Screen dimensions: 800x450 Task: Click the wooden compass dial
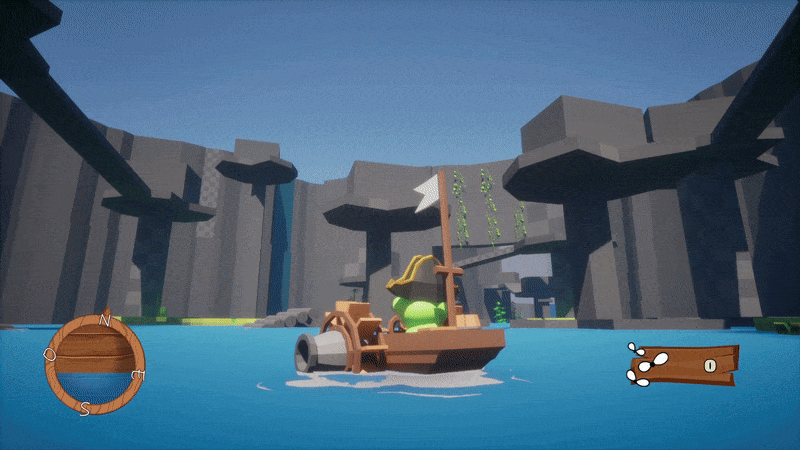(x=94, y=363)
